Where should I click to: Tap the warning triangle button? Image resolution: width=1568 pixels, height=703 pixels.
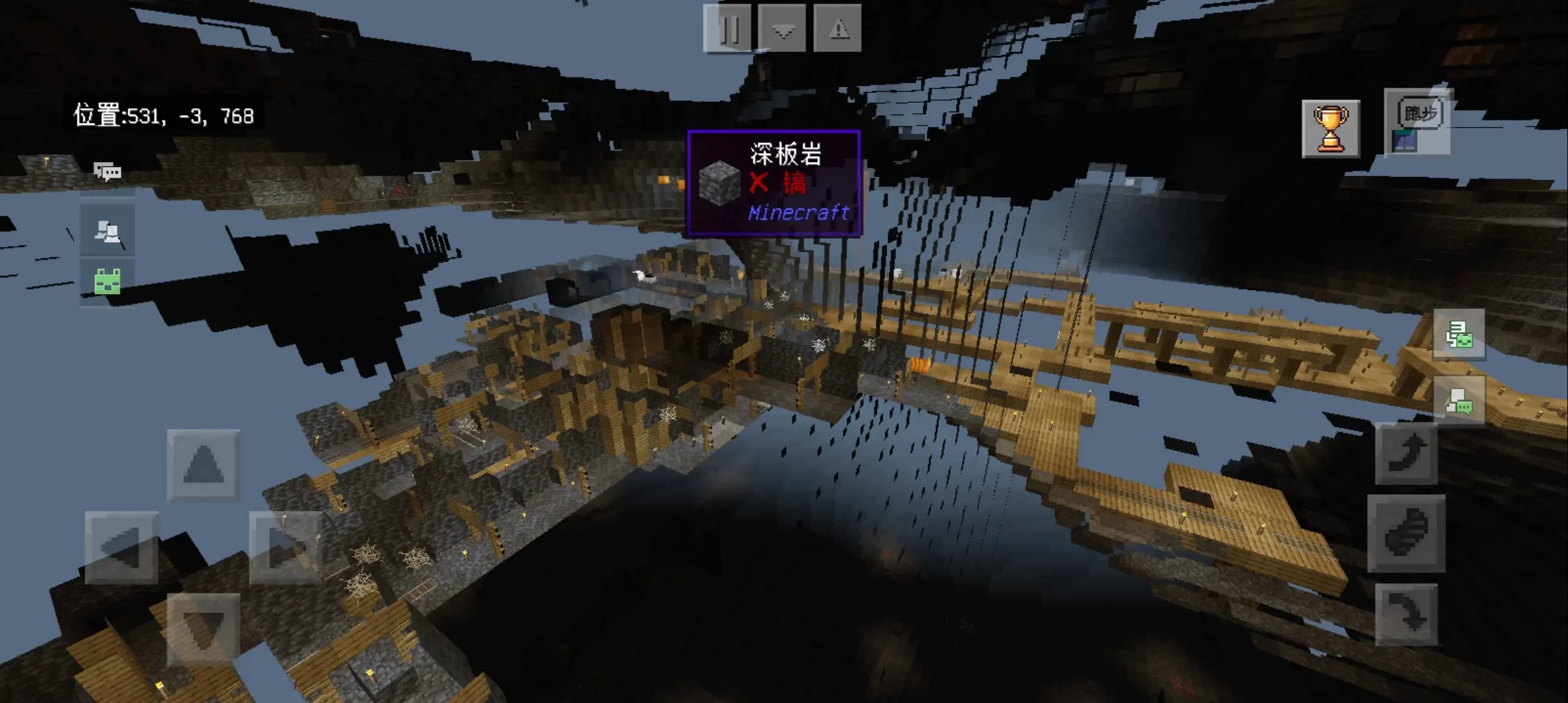(x=838, y=29)
